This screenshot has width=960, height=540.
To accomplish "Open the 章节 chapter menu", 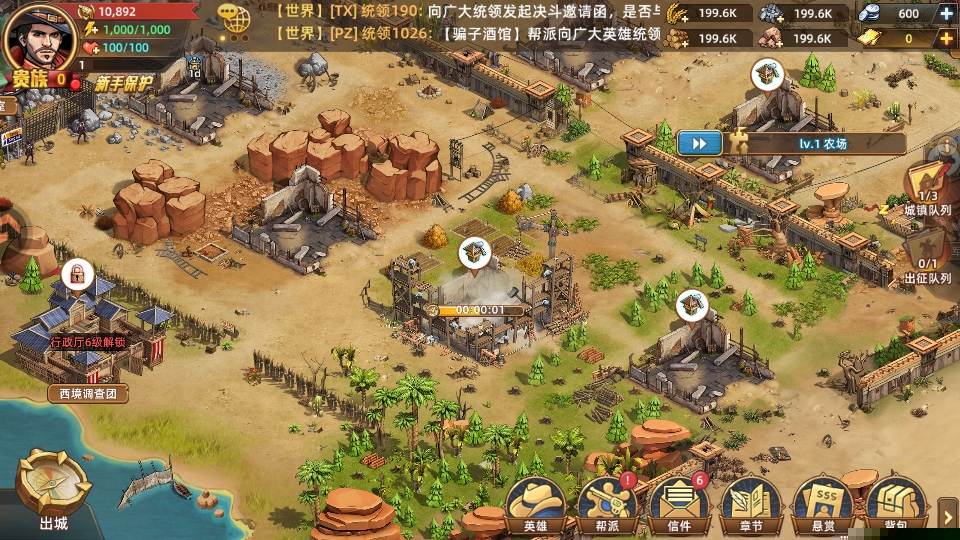I will click(x=751, y=503).
